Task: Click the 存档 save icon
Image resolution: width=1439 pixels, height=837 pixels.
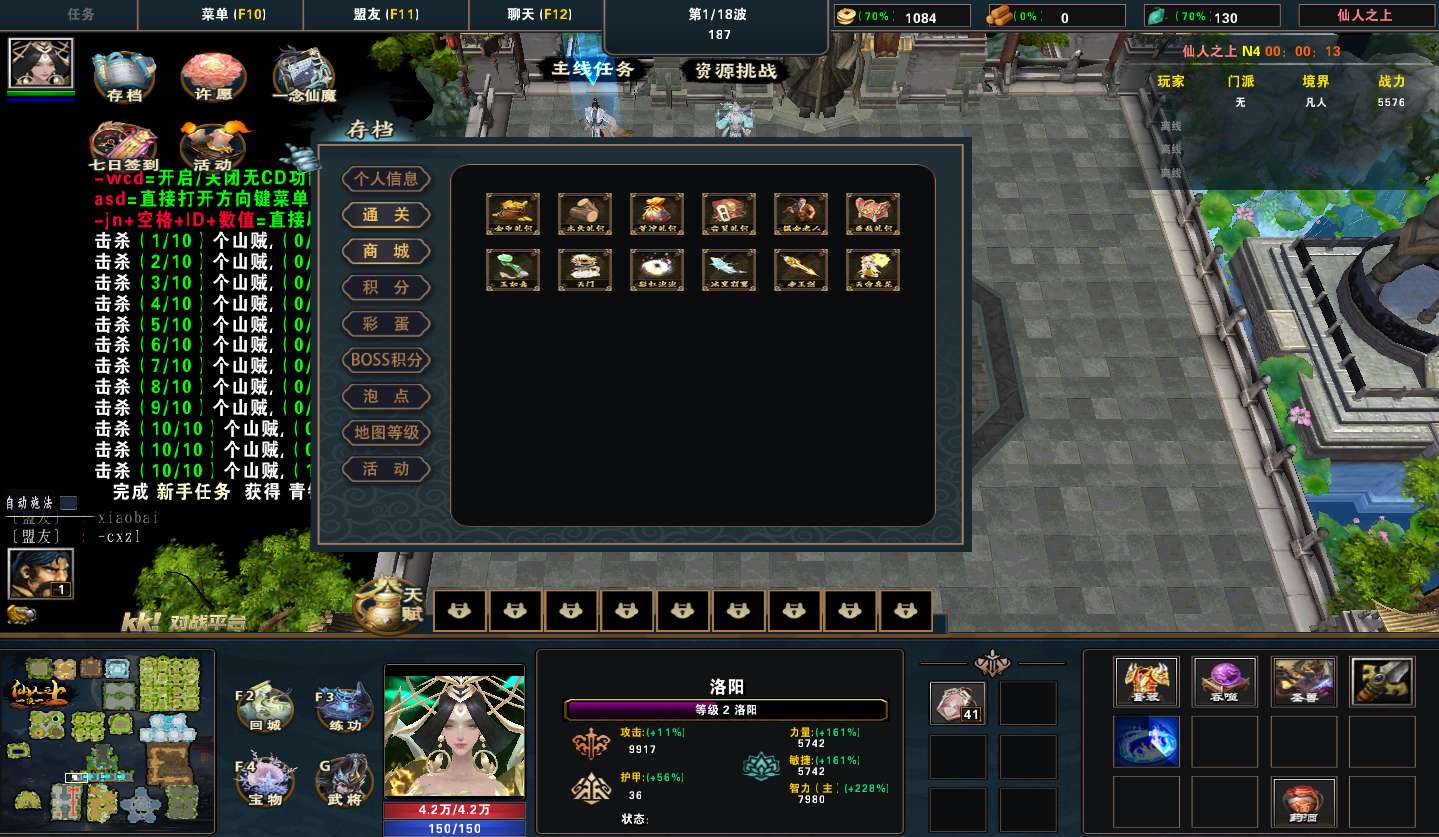Action: (x=125, y=75)
